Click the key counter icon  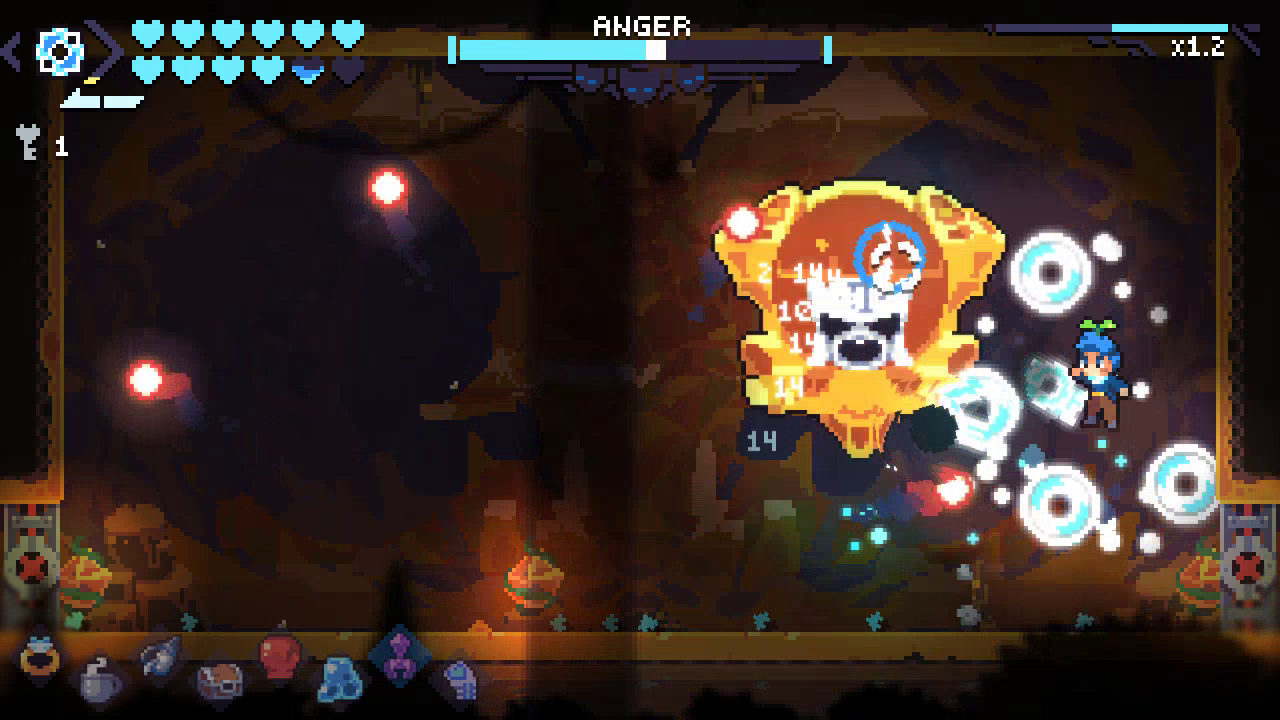tap(28, 143)
